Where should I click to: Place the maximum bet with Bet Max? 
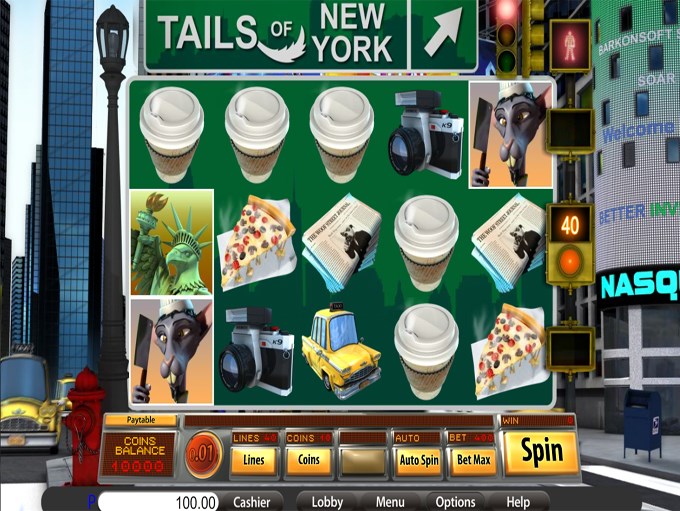(471, 460)
